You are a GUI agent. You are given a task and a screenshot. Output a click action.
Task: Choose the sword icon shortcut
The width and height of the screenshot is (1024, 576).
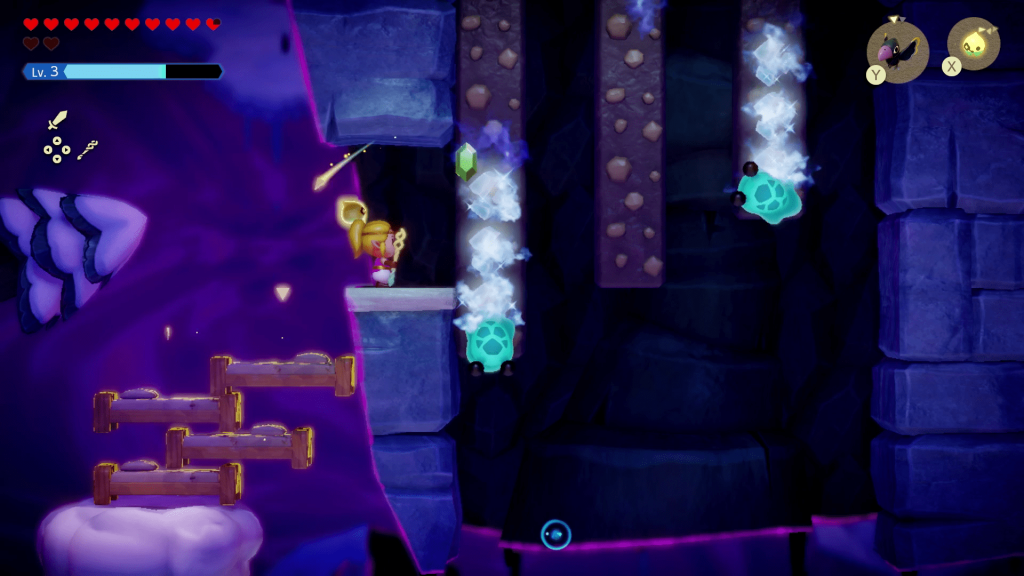point(57,121)
